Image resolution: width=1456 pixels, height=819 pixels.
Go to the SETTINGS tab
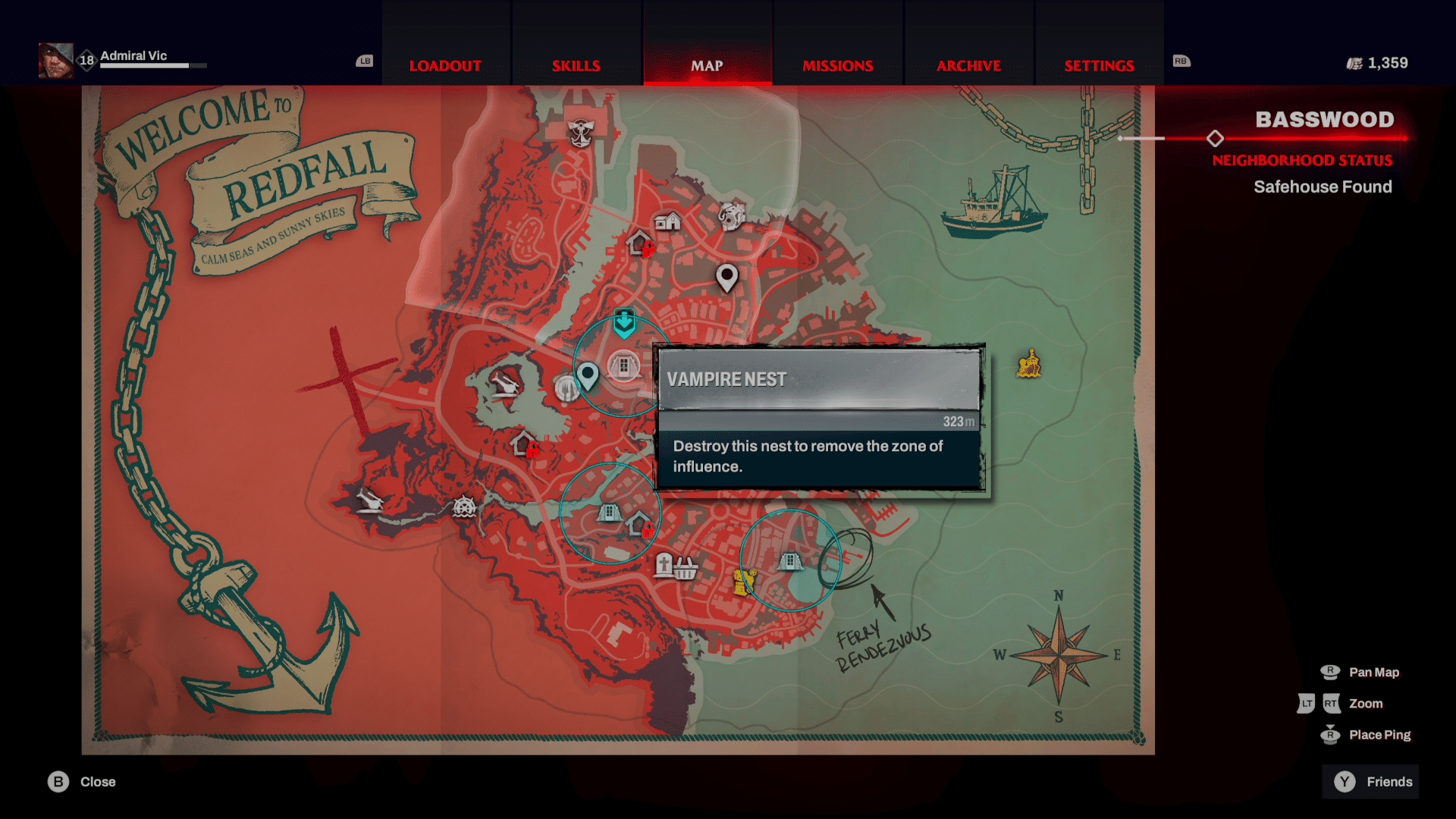pos(1099,66)
